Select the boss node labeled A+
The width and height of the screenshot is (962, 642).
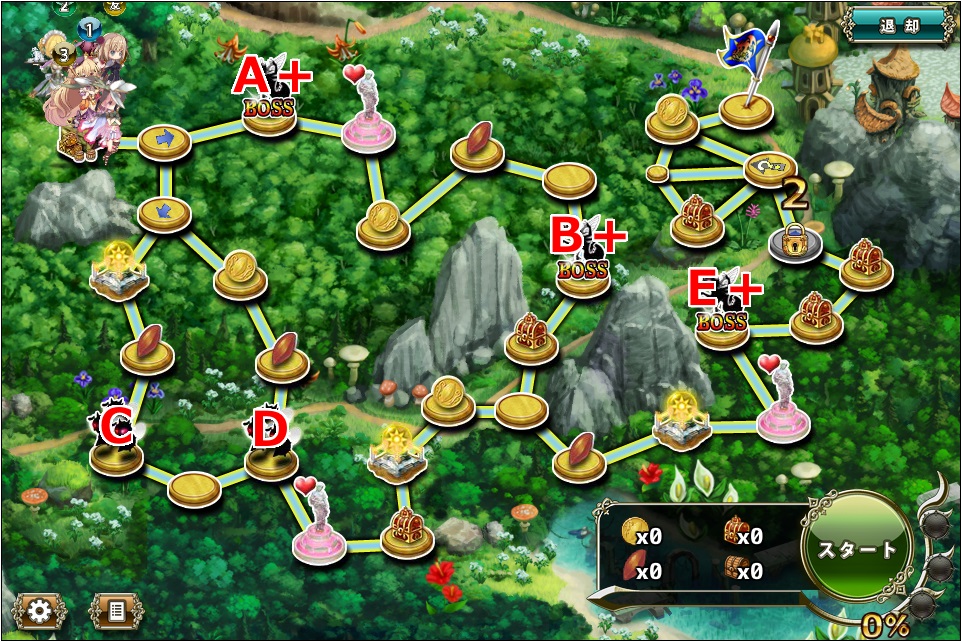pos(270,111)
